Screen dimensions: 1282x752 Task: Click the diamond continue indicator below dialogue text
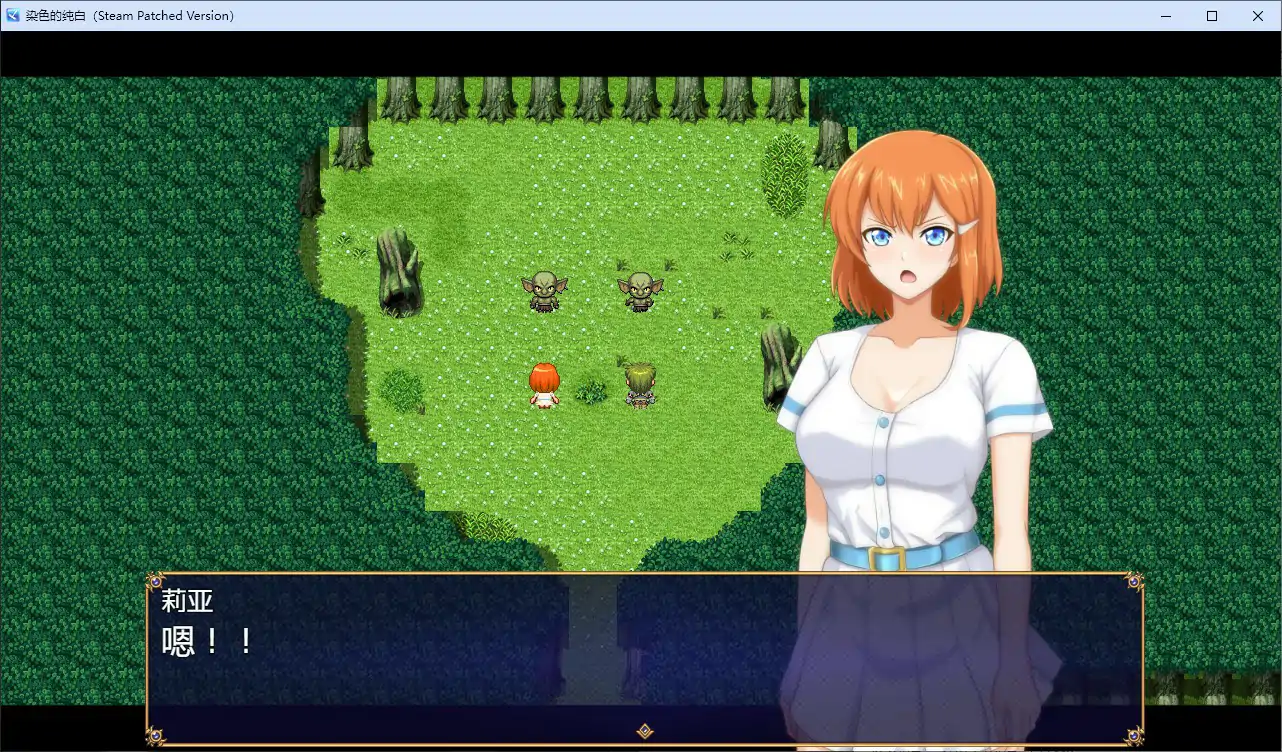pyautogui.click(x=643, y=733)
